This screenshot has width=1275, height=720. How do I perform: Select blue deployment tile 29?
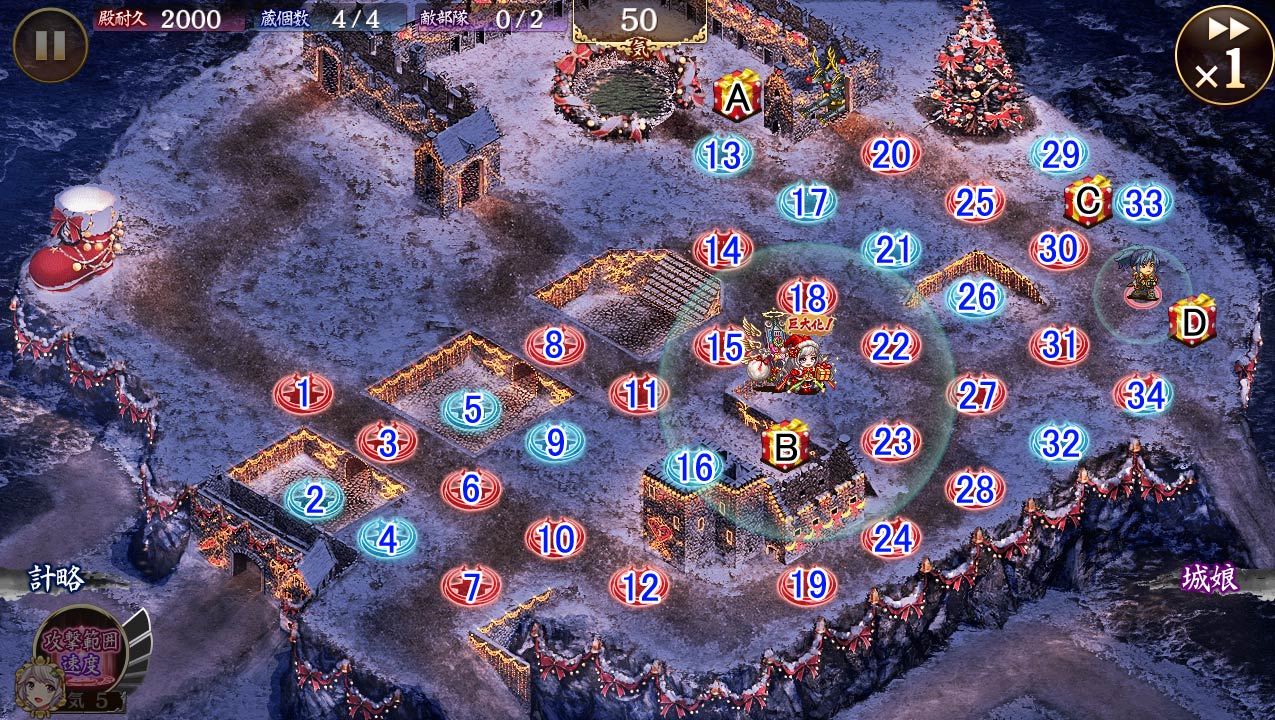(x=1059, y=155)
